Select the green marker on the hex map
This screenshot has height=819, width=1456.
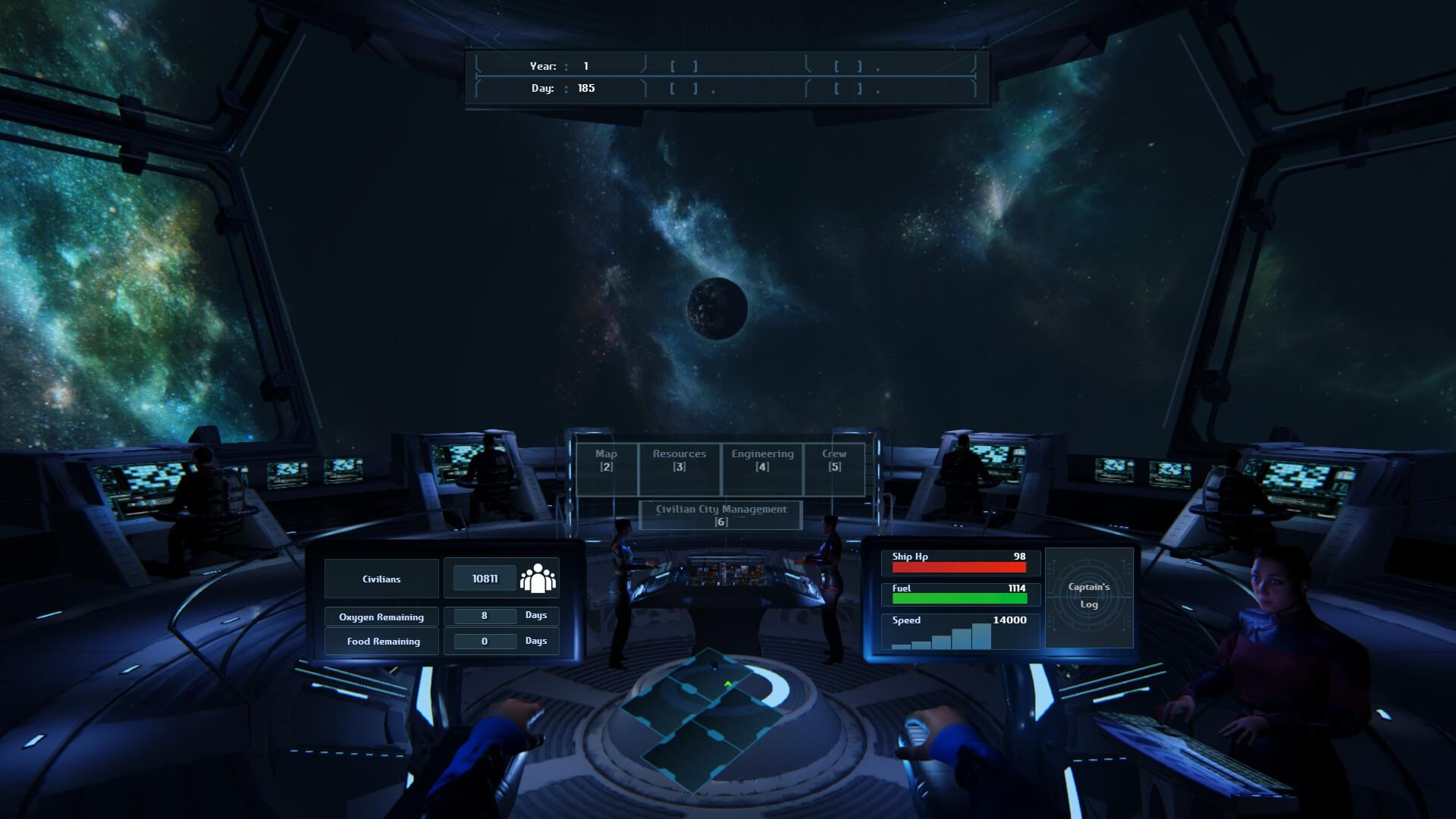[726, 683]
